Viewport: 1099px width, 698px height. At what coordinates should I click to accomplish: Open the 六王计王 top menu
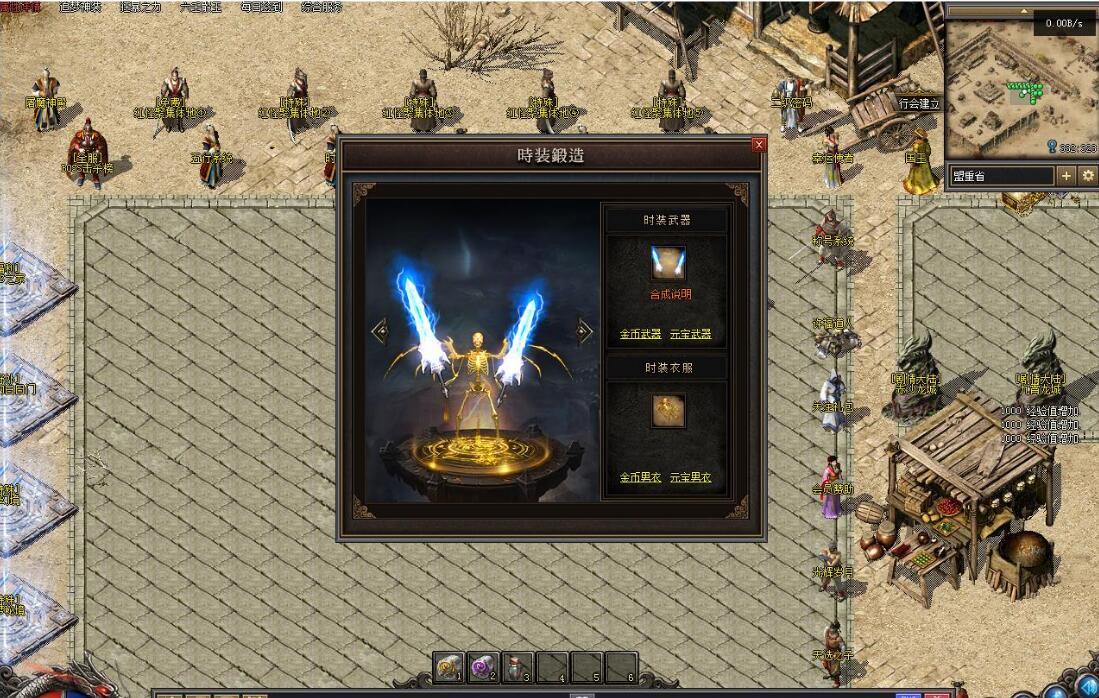point(200,7)
